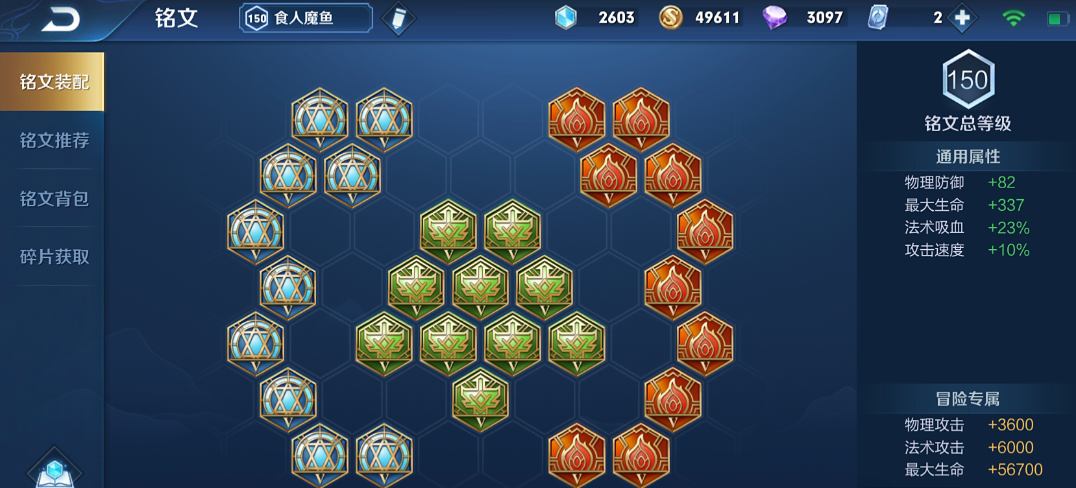Image resolution: width=1076 pixels, height=488 pixels.
Task: Tap the blue rune fragment currency icon
Action: [566, 18]
